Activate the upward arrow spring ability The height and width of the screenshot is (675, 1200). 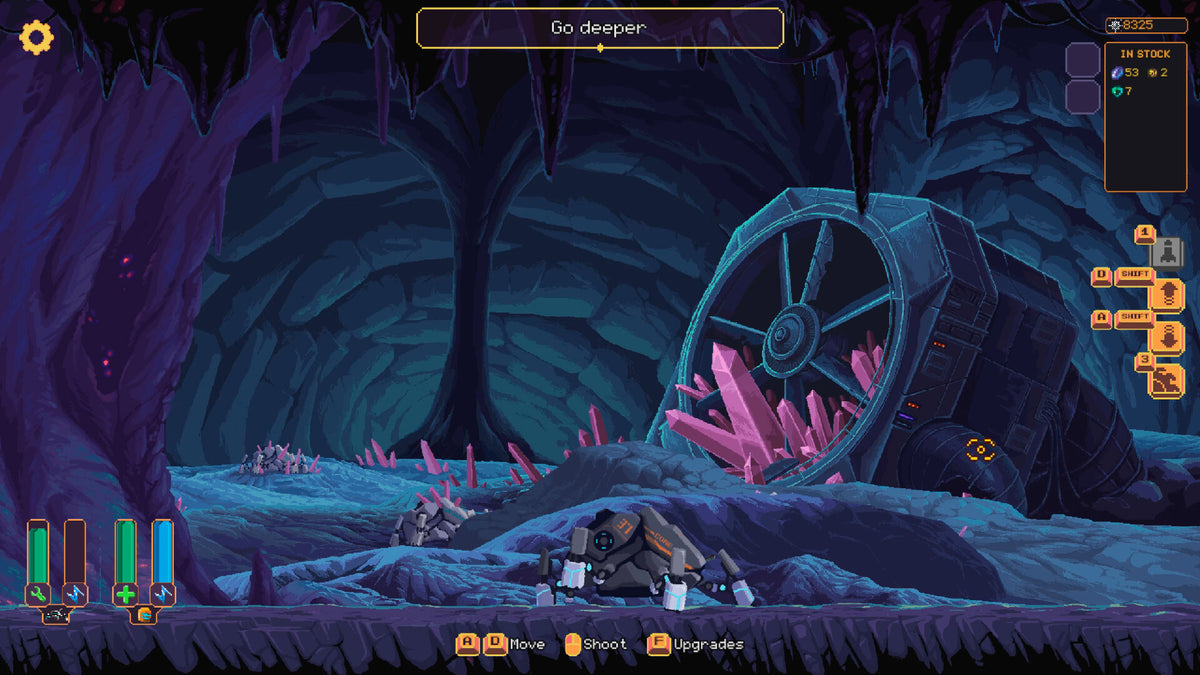(1167, 294)
